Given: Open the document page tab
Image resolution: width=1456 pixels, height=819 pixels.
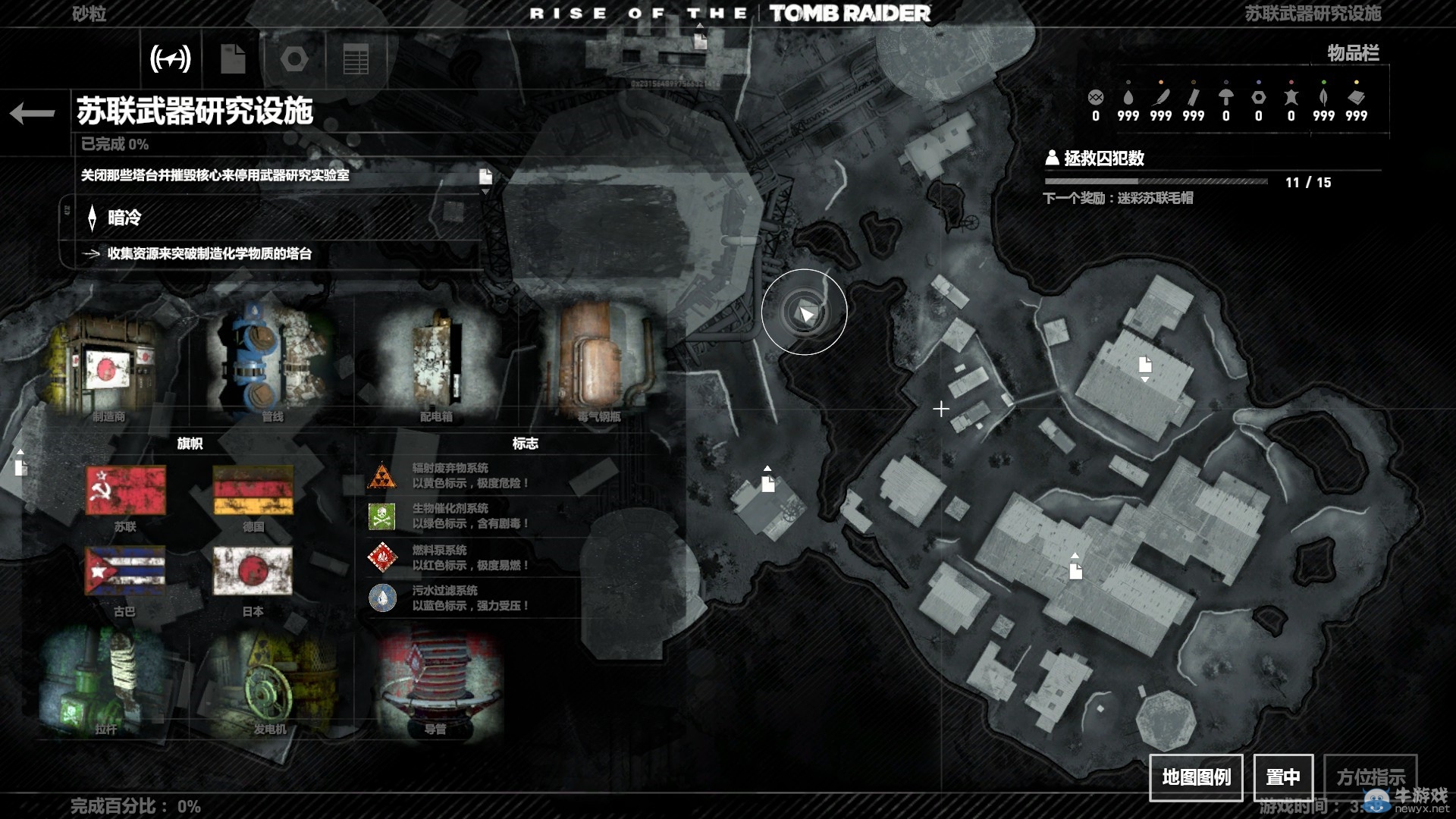Looking at the screenshot, I should [x=233, y=58].
